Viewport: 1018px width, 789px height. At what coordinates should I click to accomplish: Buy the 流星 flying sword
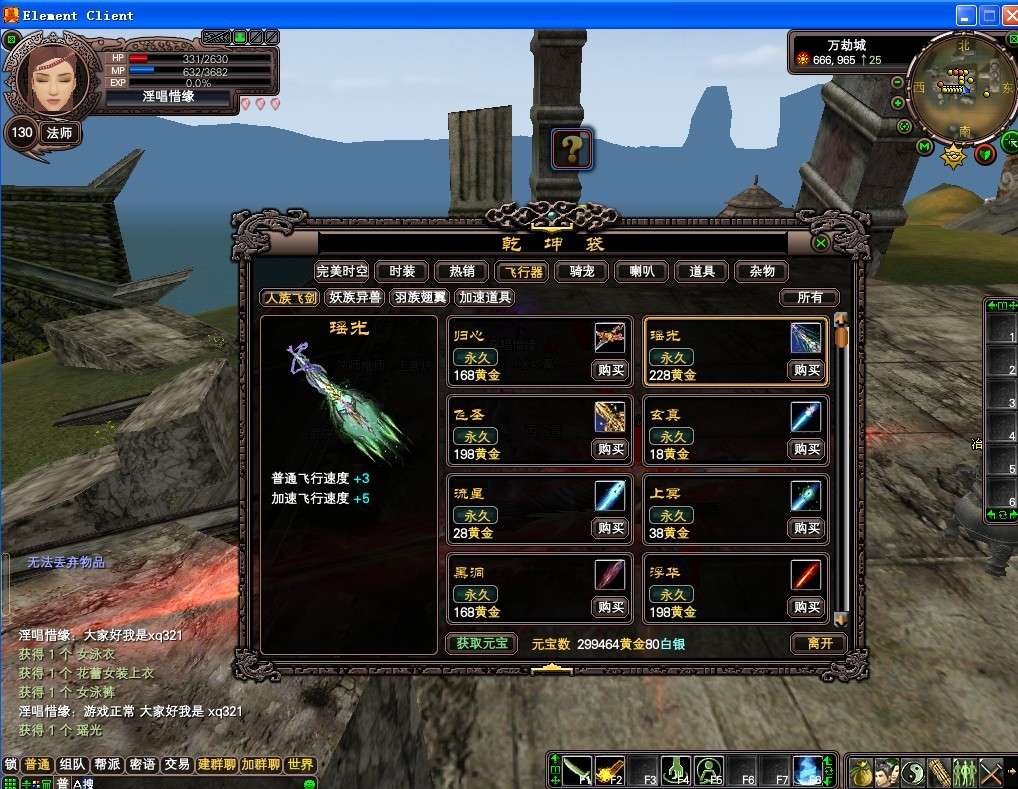(x=610, y=528)
